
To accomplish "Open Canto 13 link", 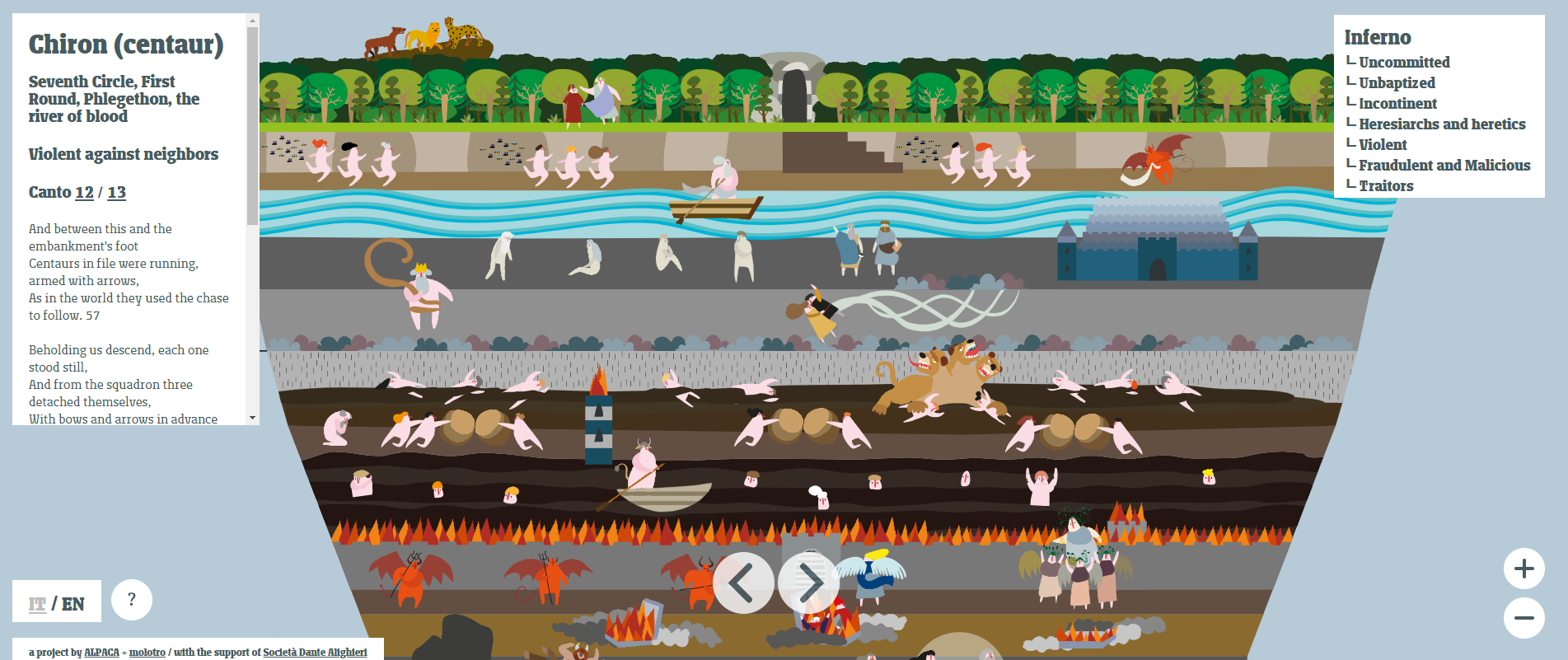I will (117, 192).
